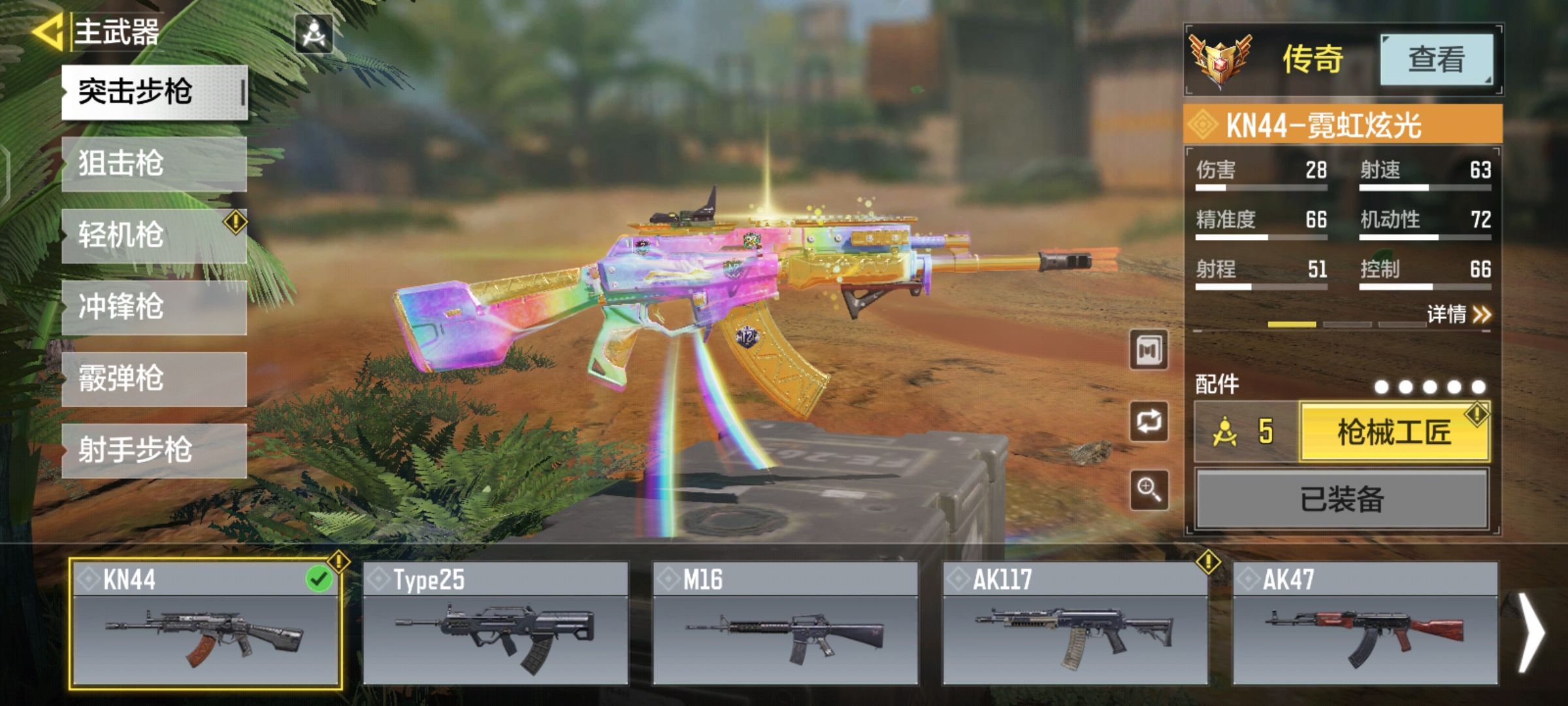Open the 枪械工匠 gunsmith

pyautogui.click(x=1394, y=432)
